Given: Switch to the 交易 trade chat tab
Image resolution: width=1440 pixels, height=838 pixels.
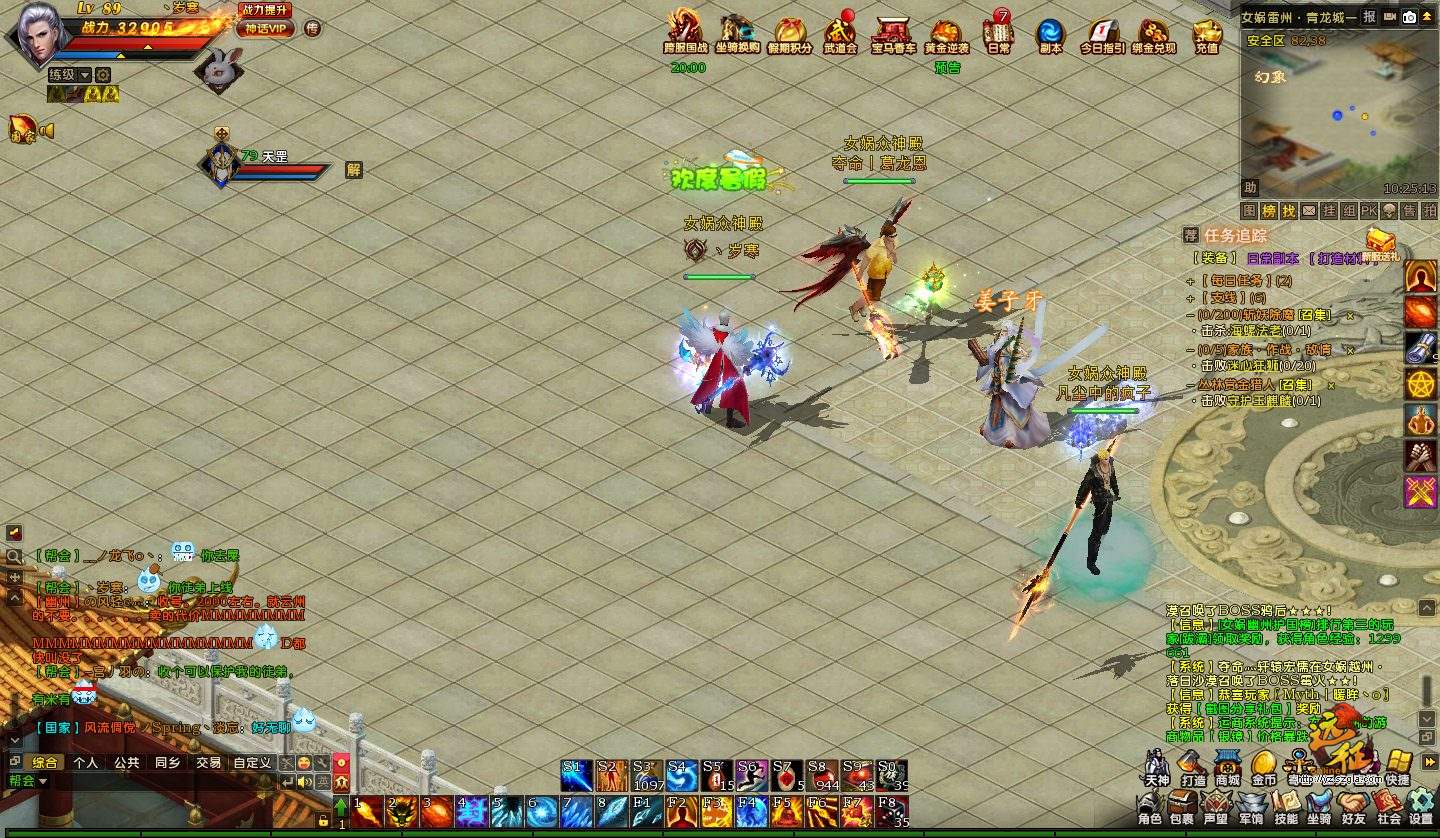Looking at the screenshot, I should [208, 762].
